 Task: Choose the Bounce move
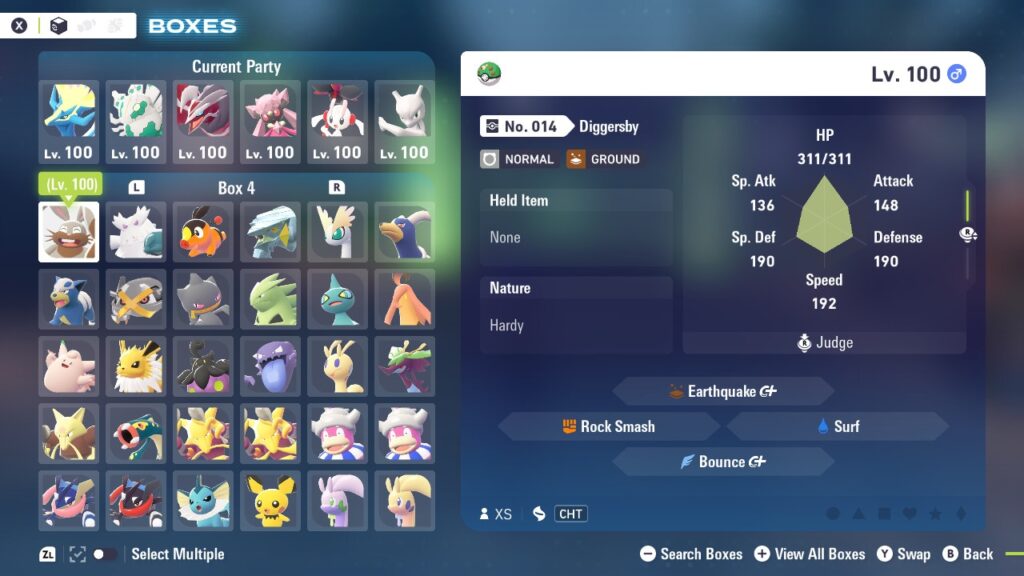tap(722, 462)
